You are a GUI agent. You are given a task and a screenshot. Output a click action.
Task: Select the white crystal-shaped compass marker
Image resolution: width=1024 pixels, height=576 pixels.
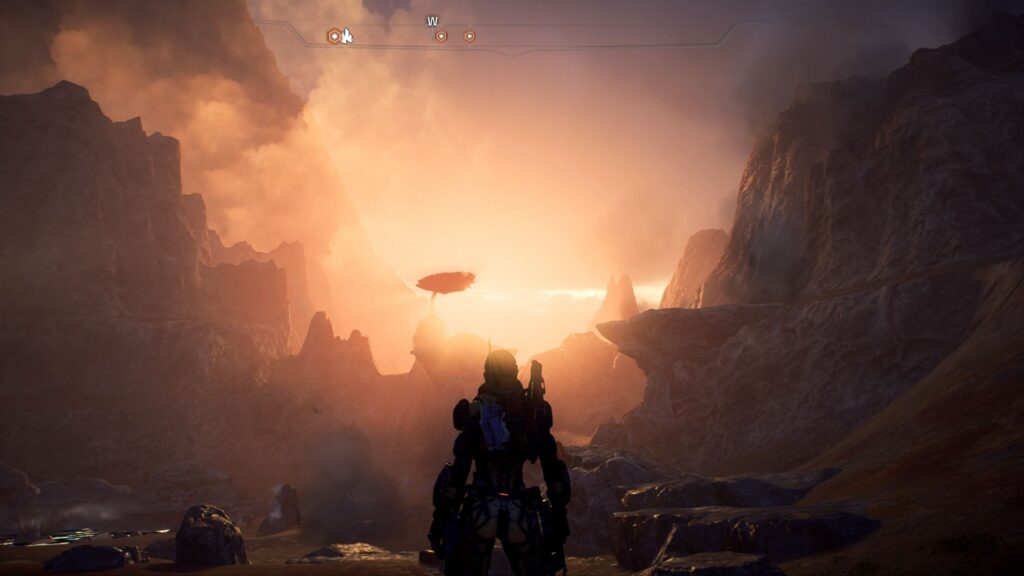tap(347, 36)
